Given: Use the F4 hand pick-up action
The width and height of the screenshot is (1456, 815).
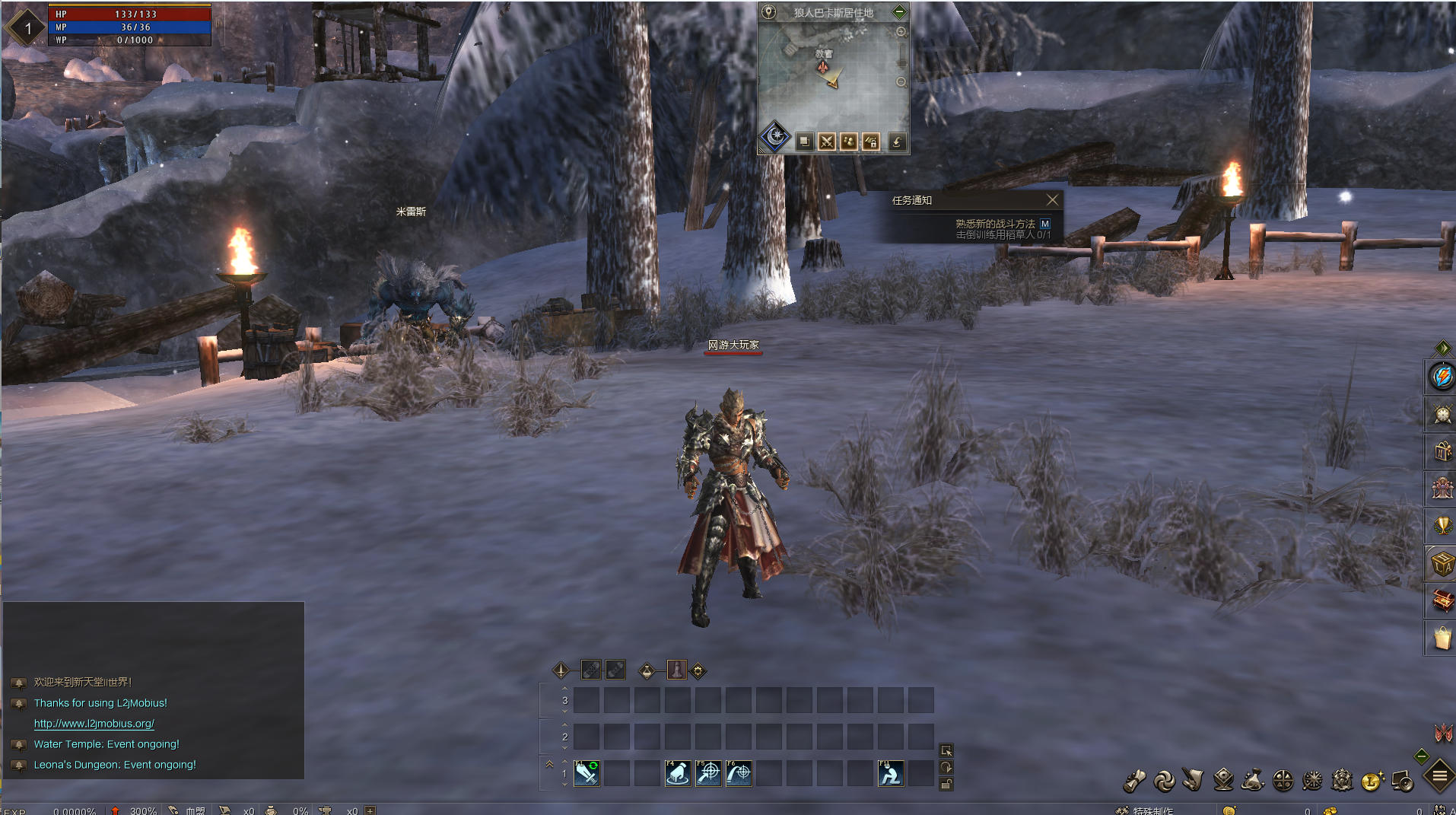Looking at the screenshot, I should 678,774.
